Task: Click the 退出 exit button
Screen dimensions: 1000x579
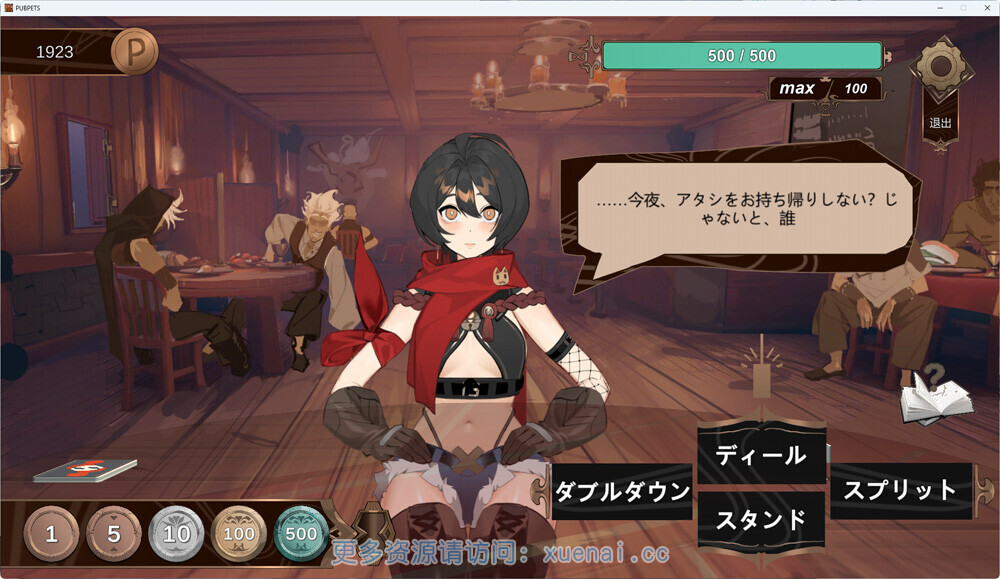Action: click(940, 123)
